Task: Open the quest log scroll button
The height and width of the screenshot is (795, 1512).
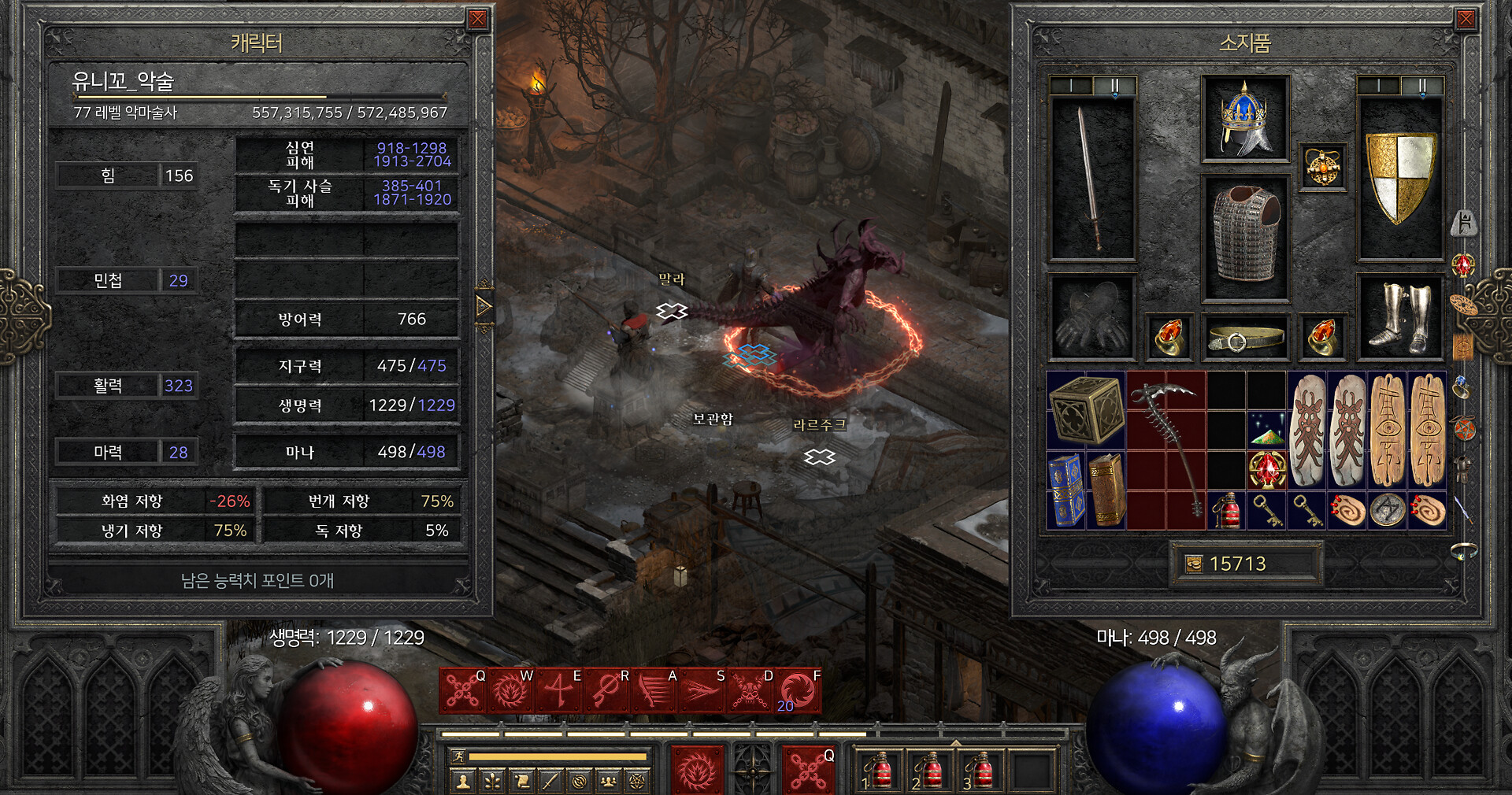Action: click(x=521, y=781)
